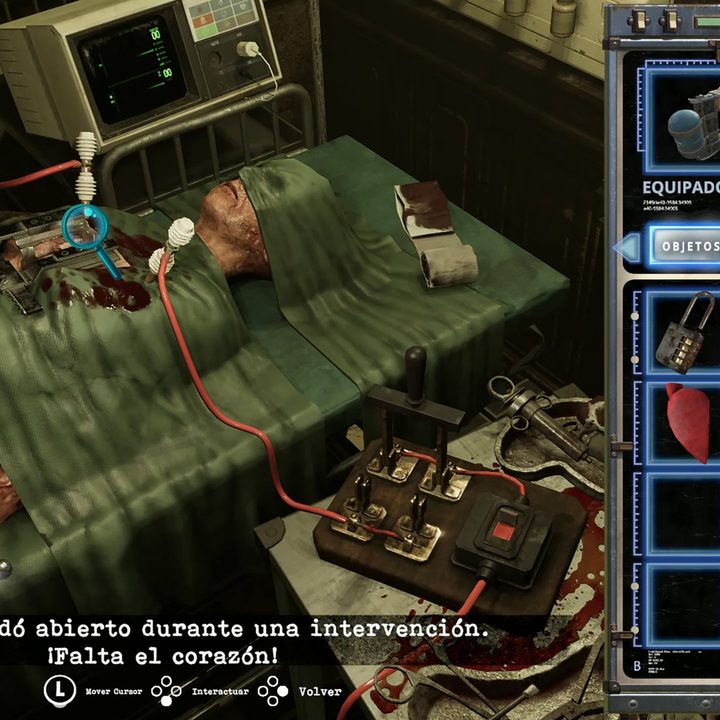Viewport: 720px width, 720px height.
Task: Open the OBJETOS inventory tab
Action: [688, 246]
